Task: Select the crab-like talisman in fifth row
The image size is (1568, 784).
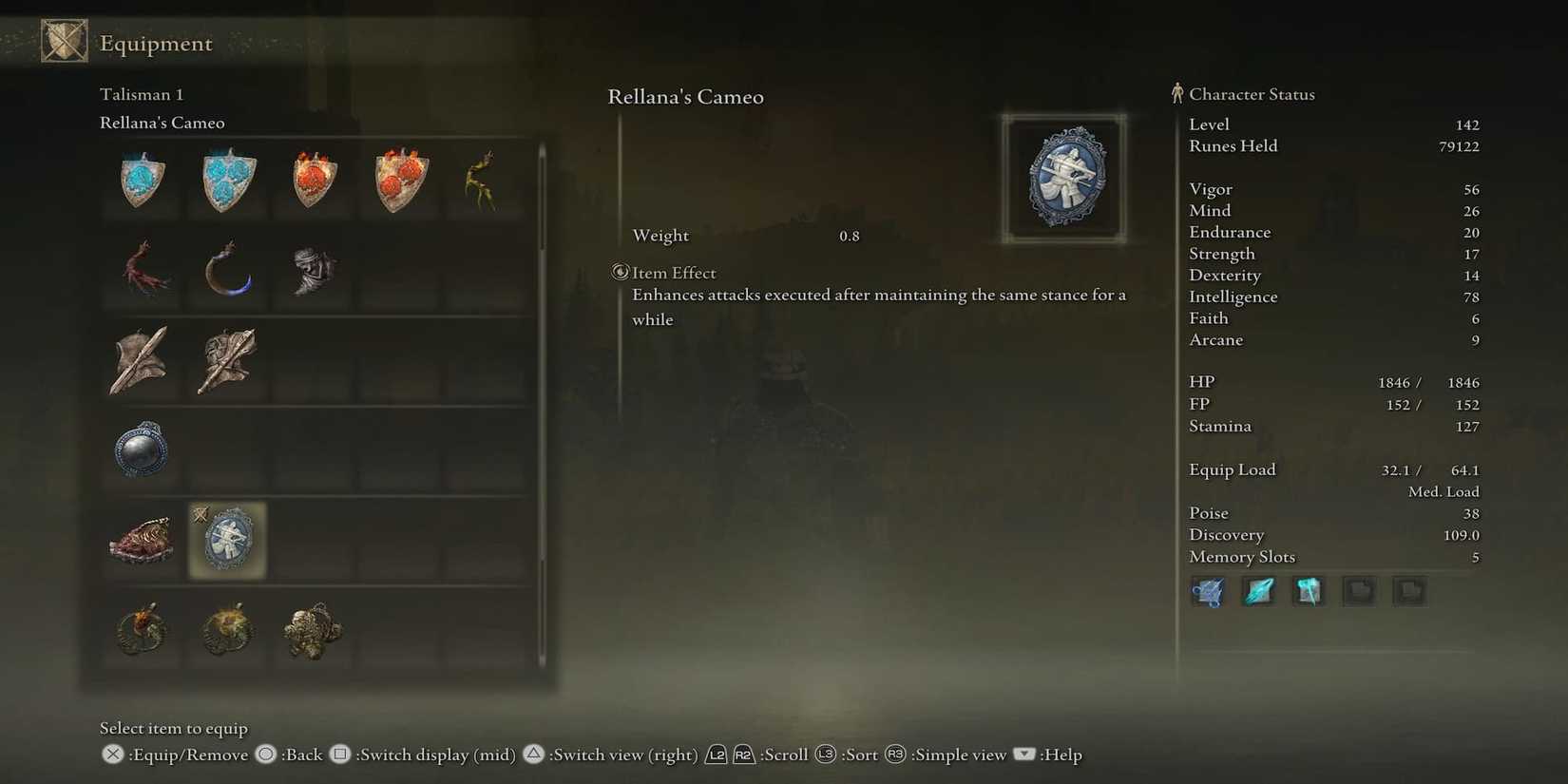Action: tap(141, 540)
